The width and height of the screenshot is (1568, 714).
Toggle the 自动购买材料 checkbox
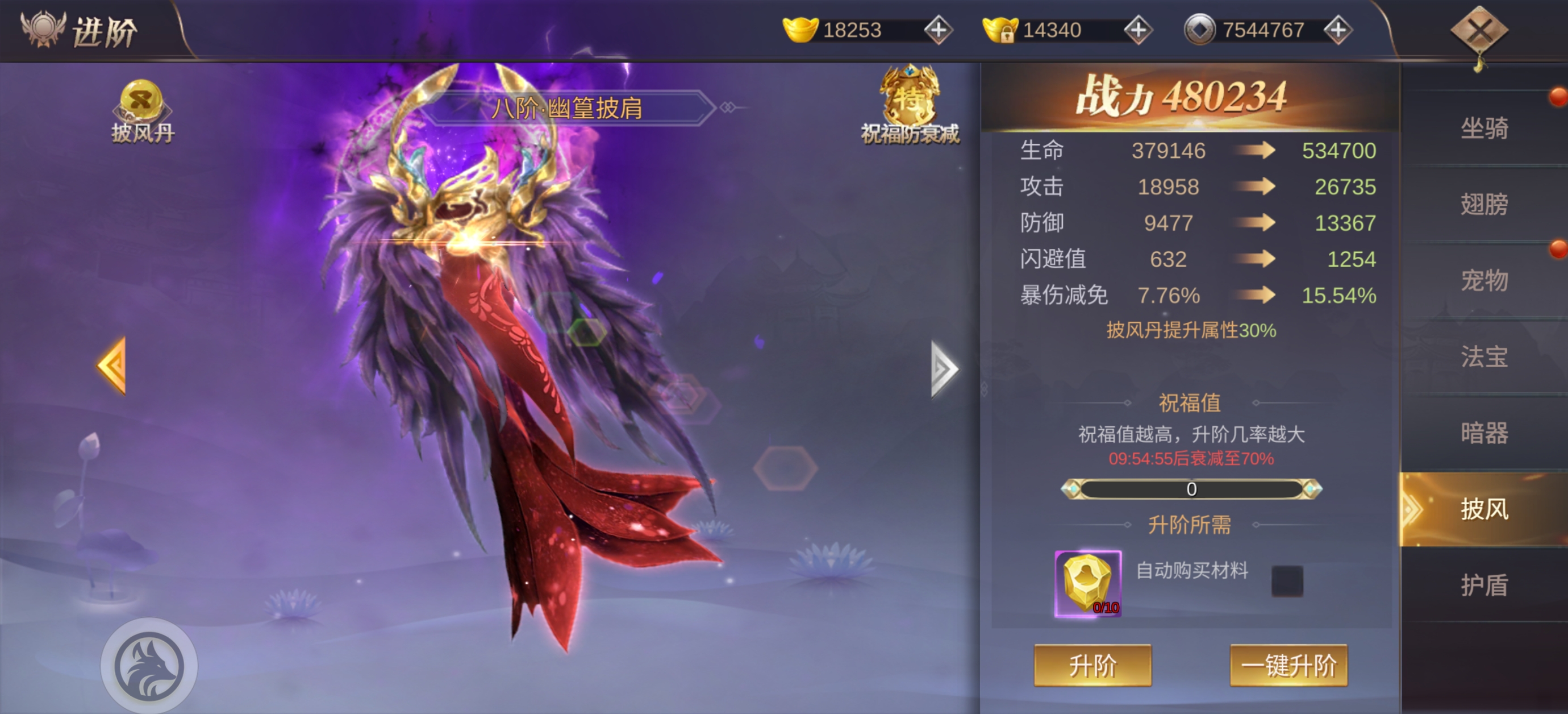tap(1287, 580)
